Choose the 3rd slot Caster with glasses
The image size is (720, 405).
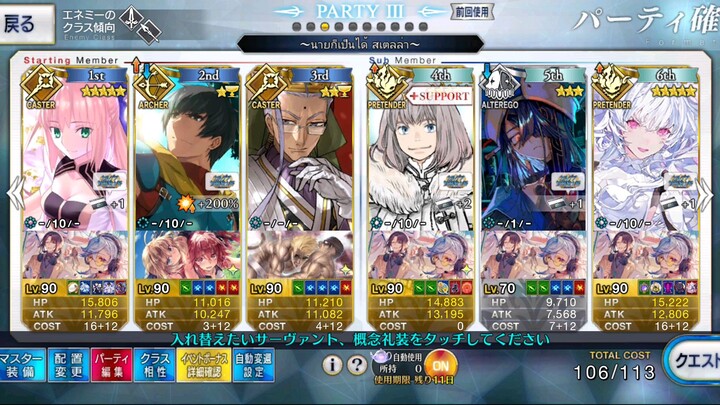click(x=300, y=150)
